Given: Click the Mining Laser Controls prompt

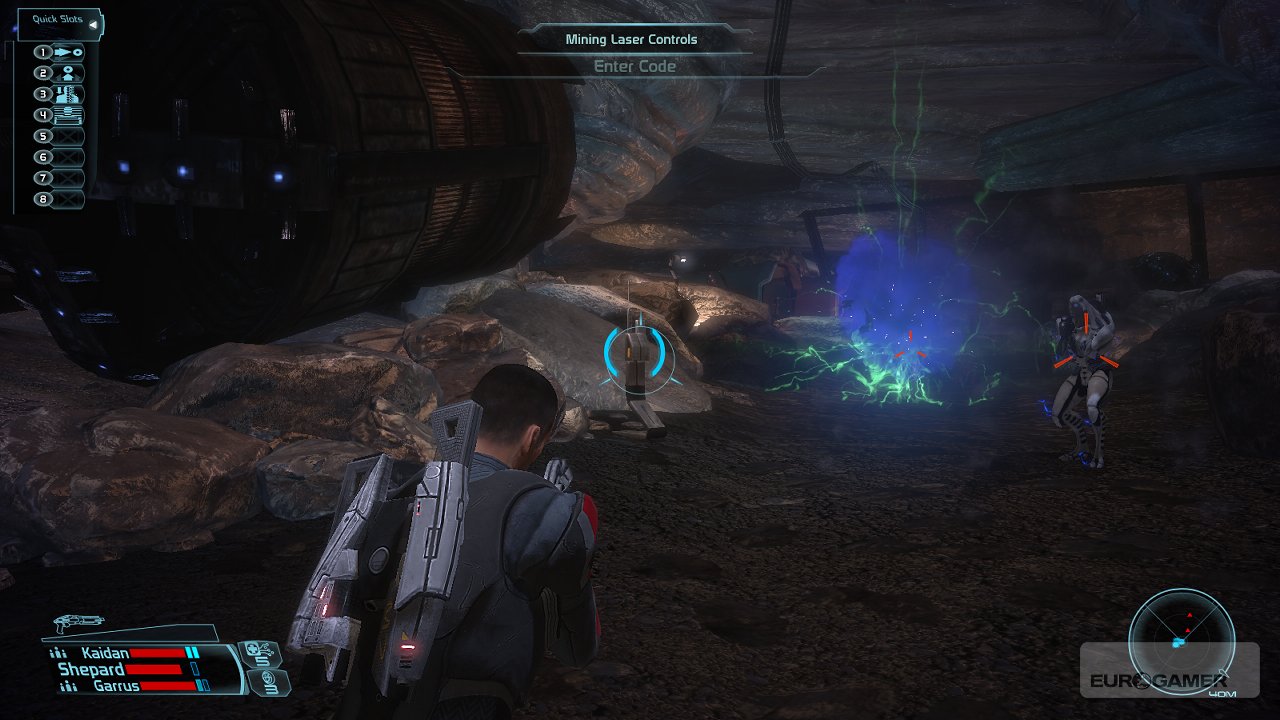Looking at the screenshot, I should (x=631, y=40).
